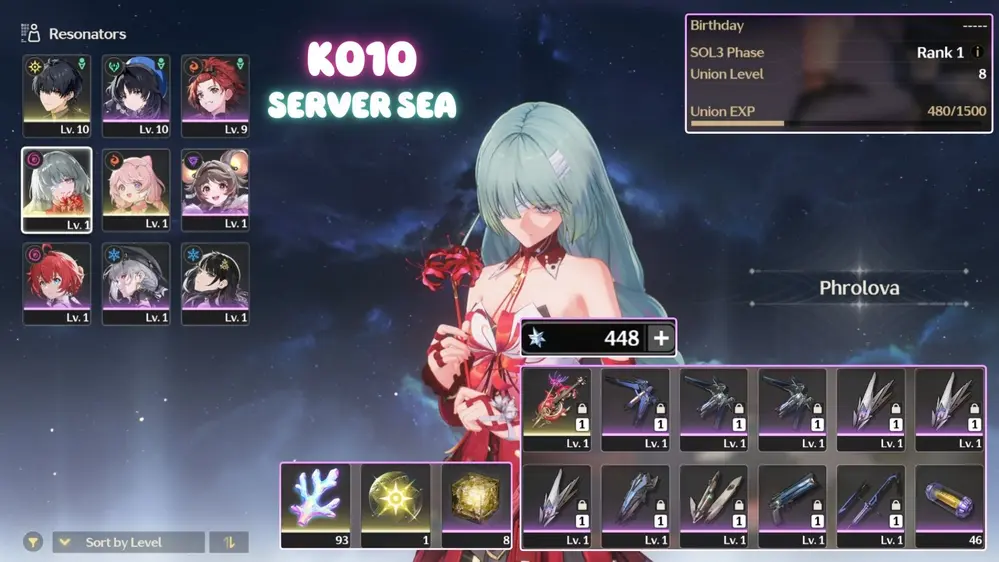Viewport: 999px width, 562px height.
Task: Pick the grey-haired resonator wearing a black hat
Action: coord(136,284)
